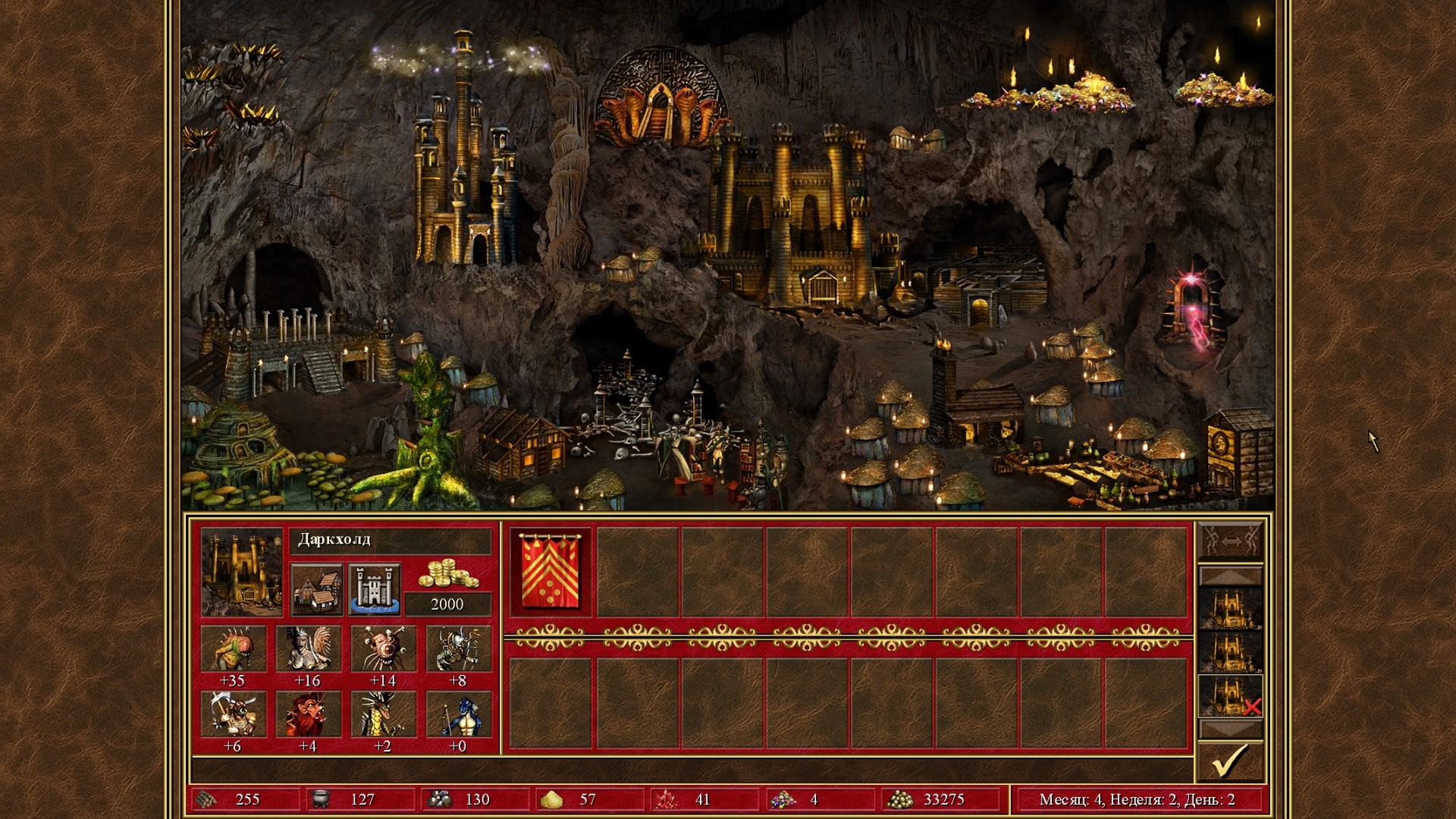Select the town thumbnail marked with red X

pyautogui.click(x=1230, y=696)
